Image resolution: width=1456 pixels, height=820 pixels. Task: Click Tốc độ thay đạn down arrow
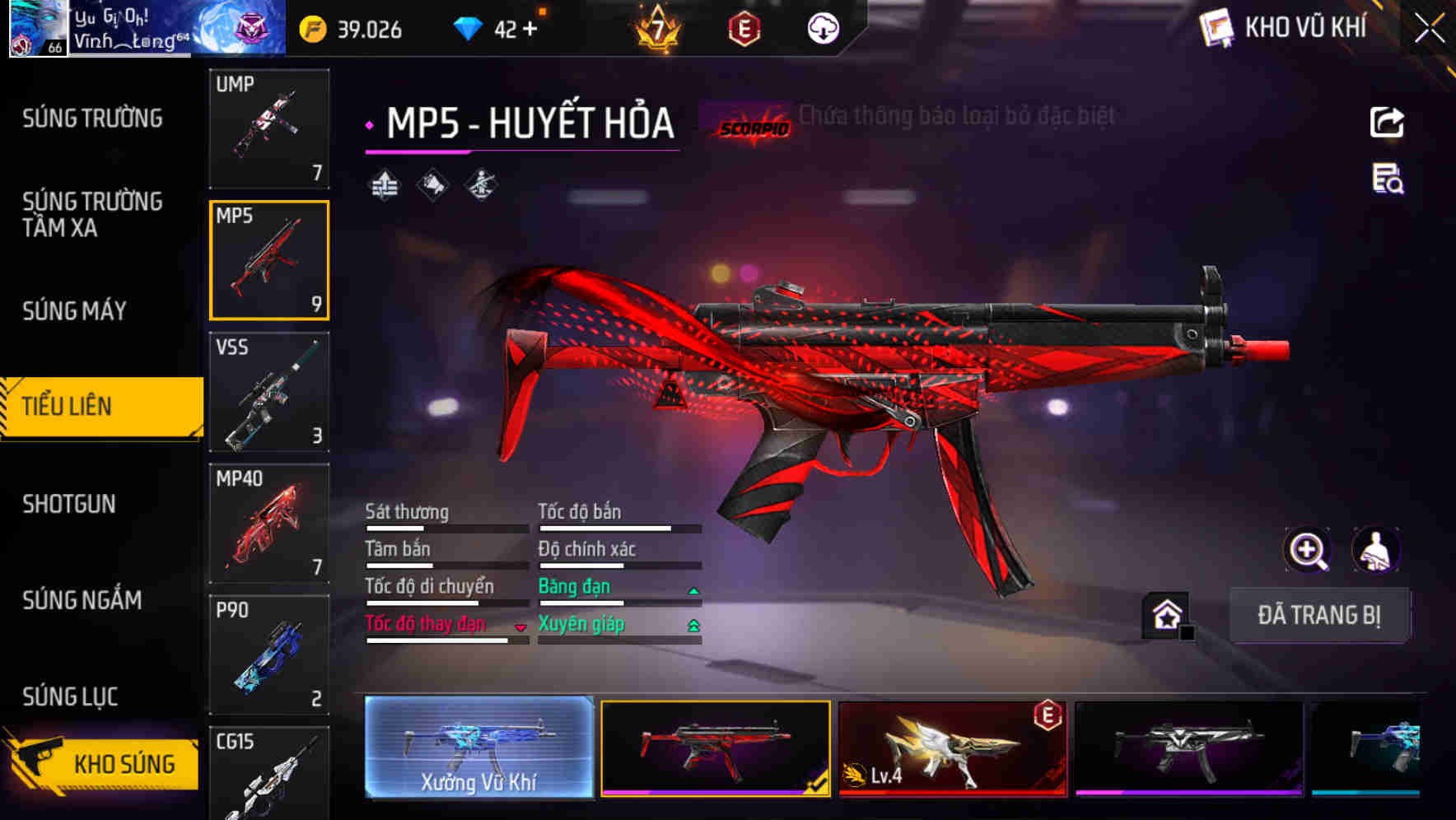pos(521,627)
